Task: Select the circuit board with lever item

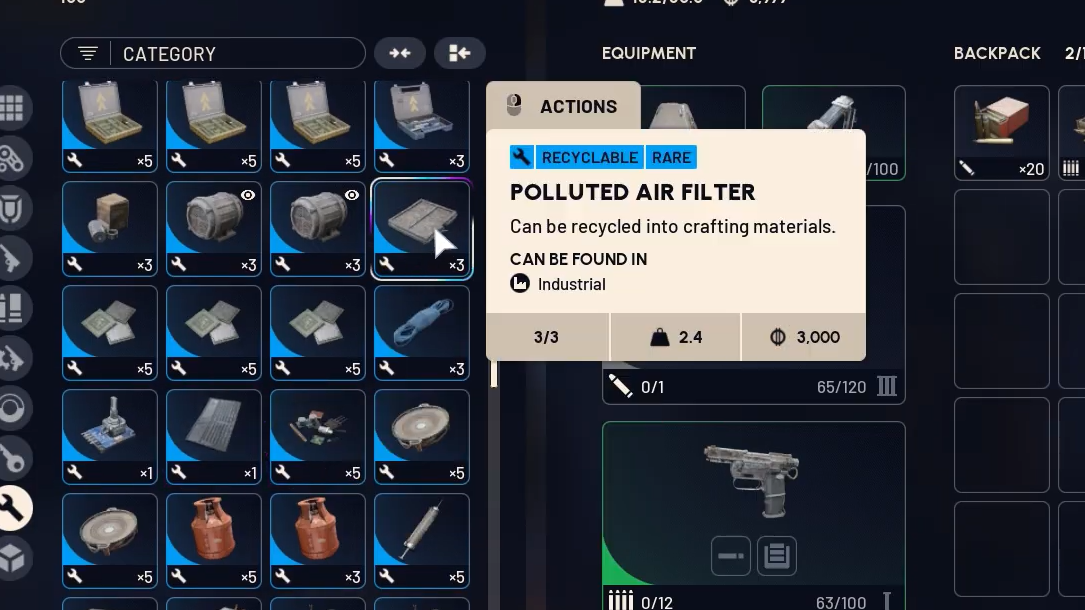Action: point(110,437)
